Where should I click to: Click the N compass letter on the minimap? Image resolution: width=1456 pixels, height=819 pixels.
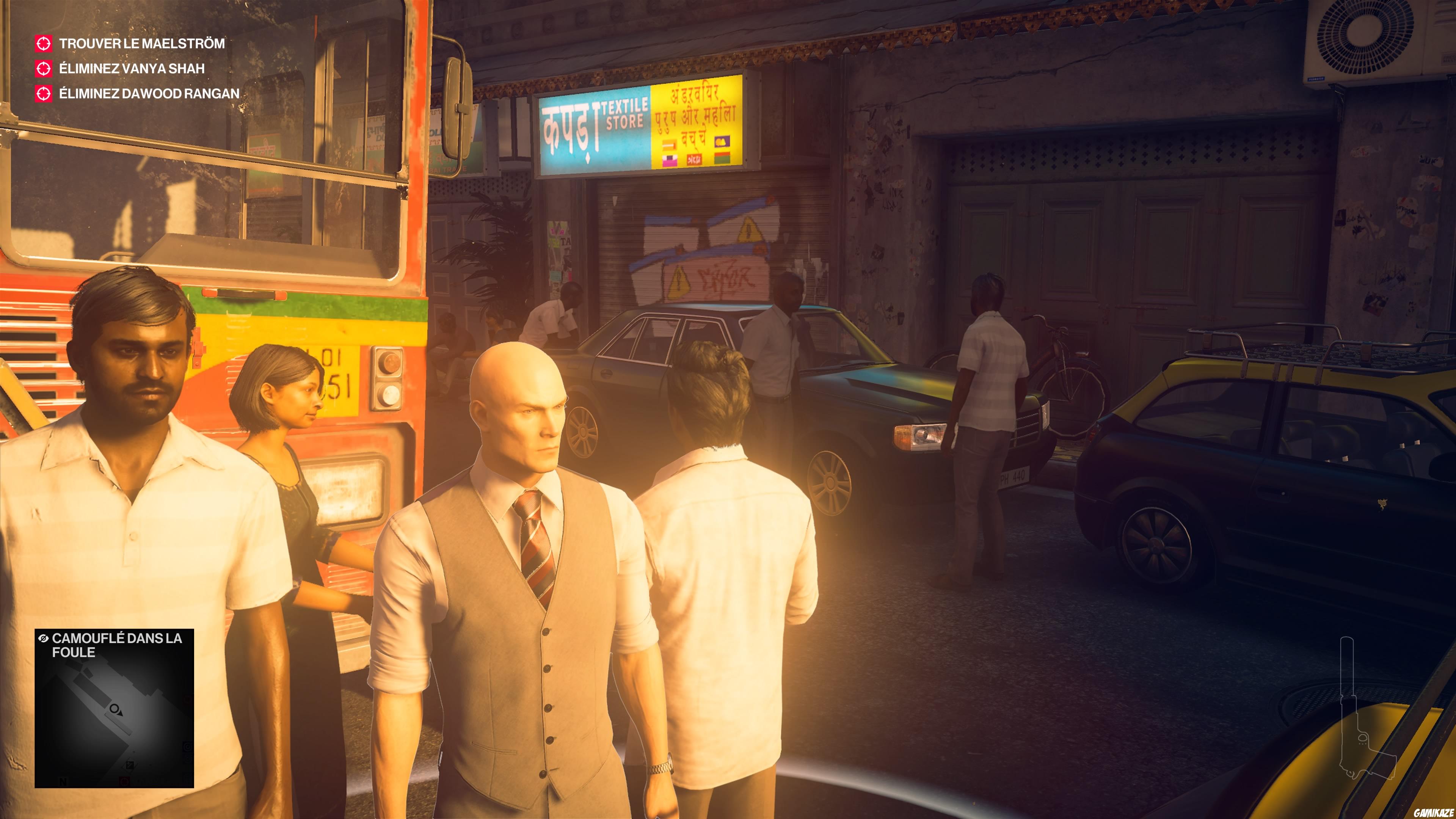point(63,782)
